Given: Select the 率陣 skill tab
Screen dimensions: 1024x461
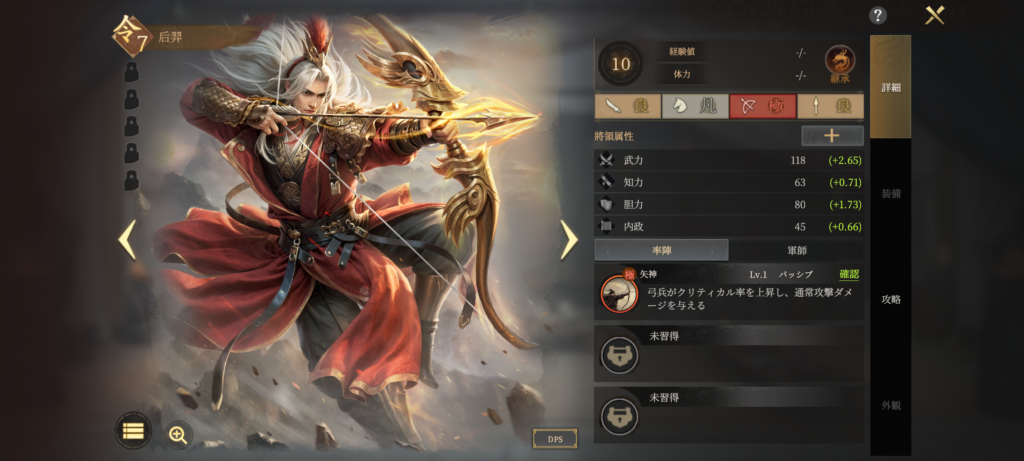Looking at the screenshot, I should [661, 250].
